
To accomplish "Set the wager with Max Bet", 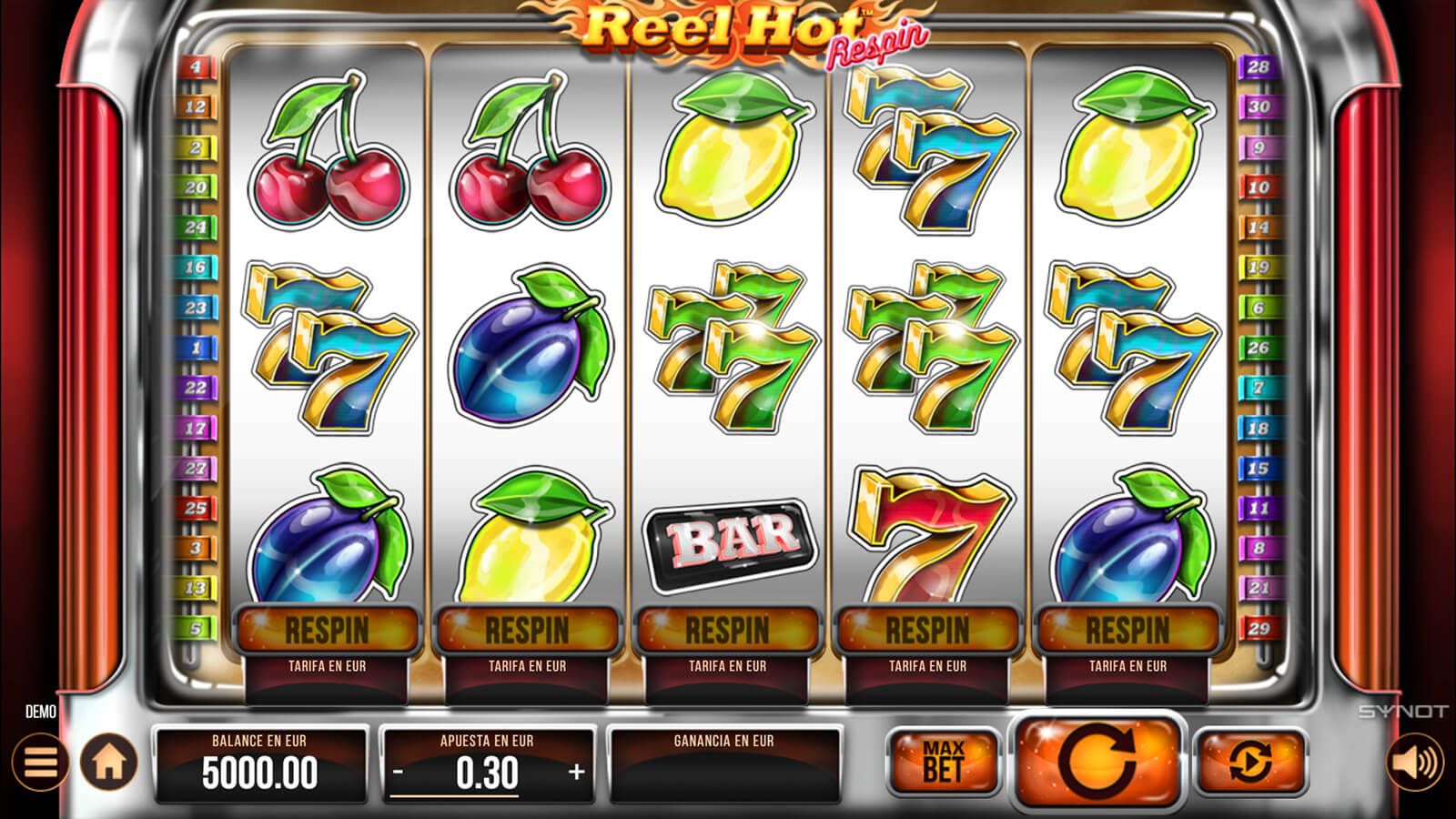I will [943, 762].
